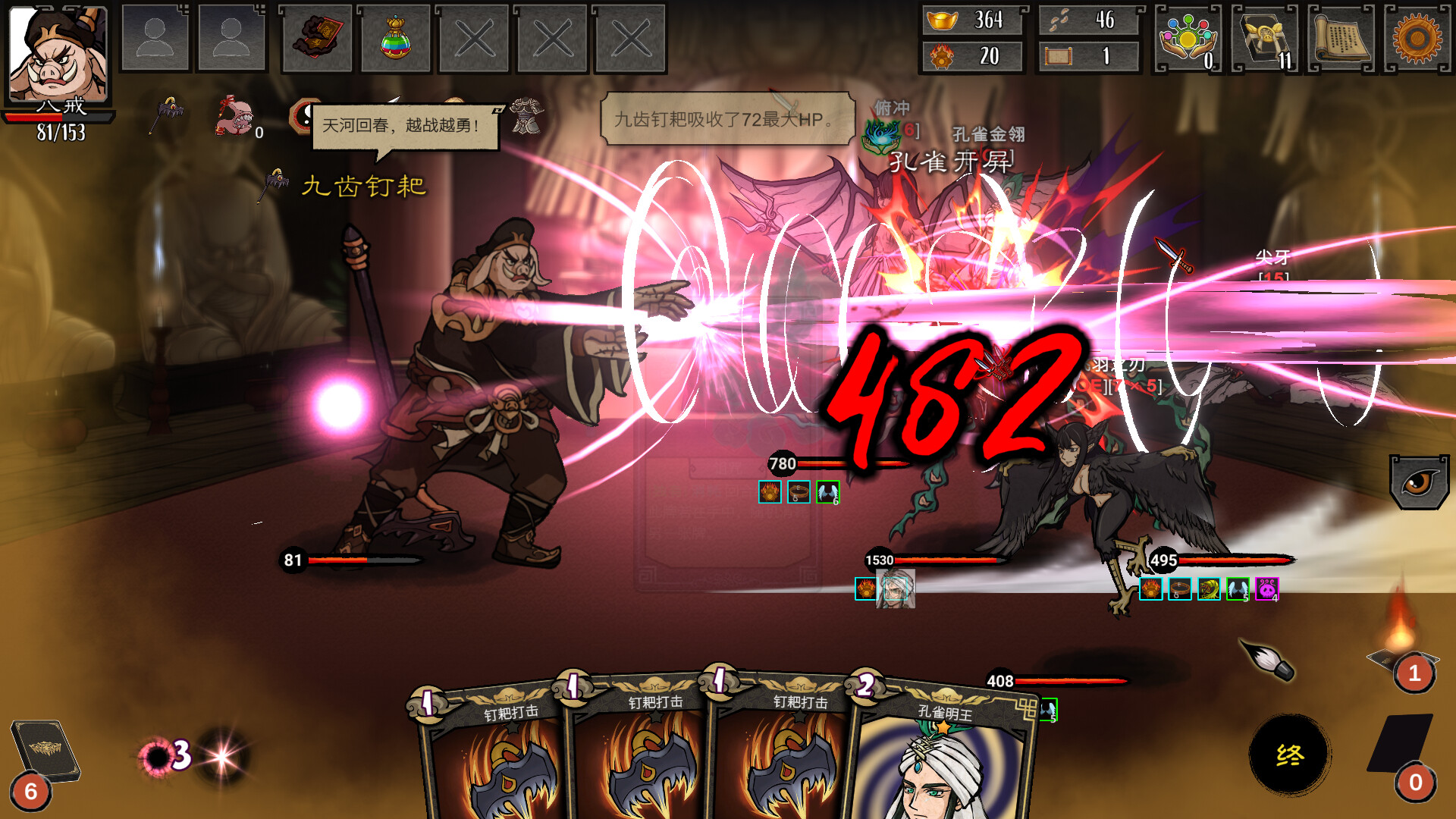
Task: Open the discard pile showing 0
Action: pos(1401,747)
